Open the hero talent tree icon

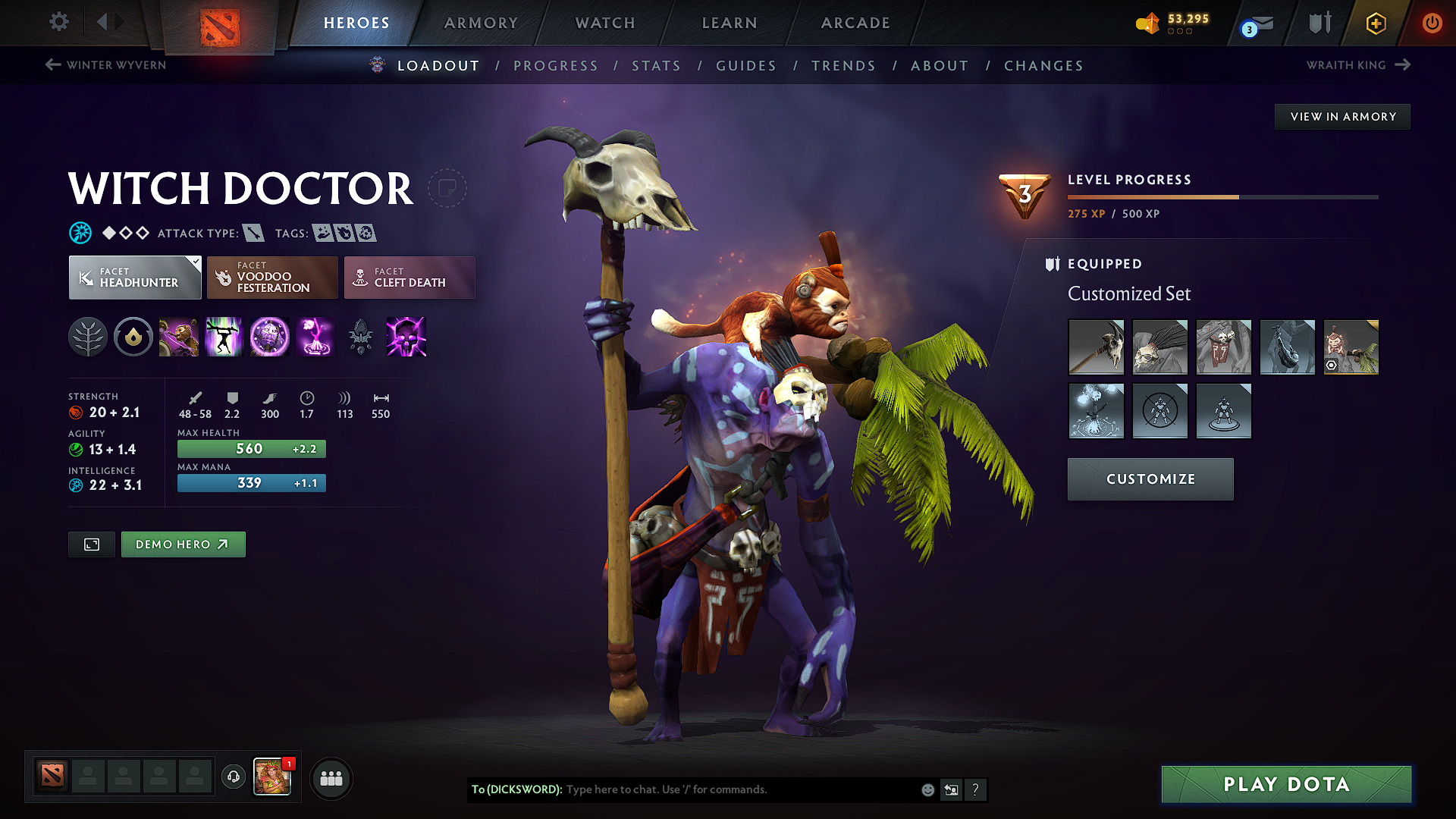pyautogui.click(x=88, y=337)
